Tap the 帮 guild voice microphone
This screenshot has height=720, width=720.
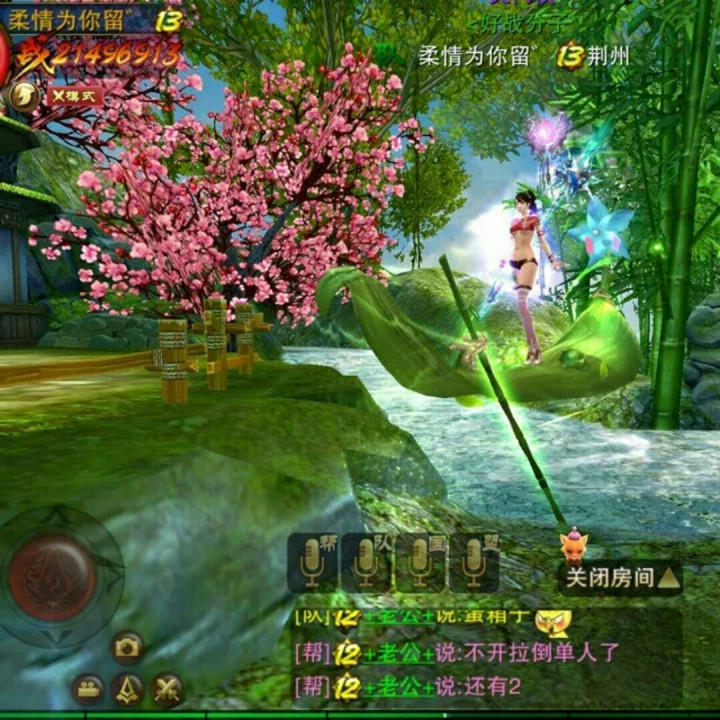click(x=312, y=562)
